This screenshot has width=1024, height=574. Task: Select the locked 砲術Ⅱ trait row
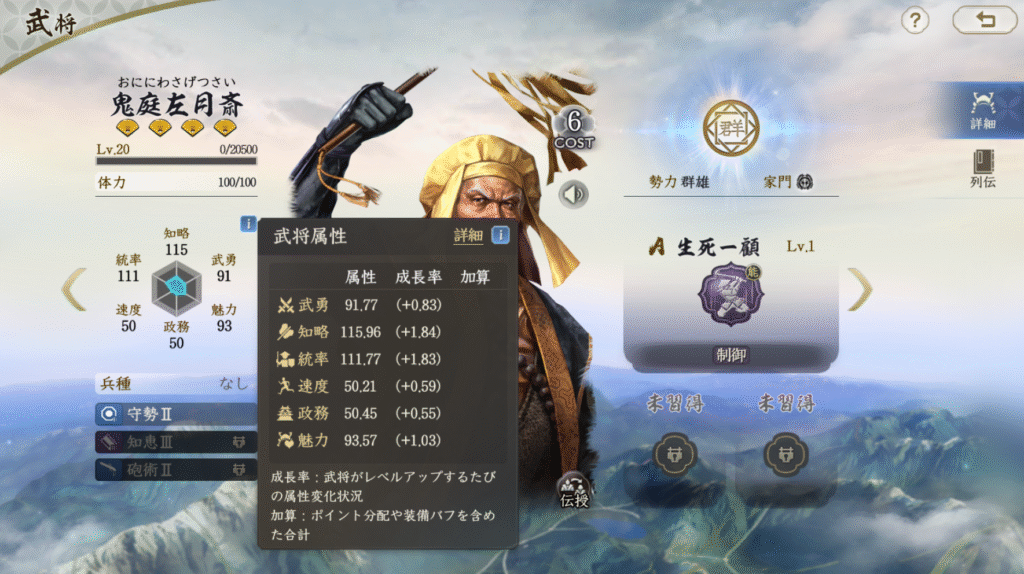[x=176, y=469]
